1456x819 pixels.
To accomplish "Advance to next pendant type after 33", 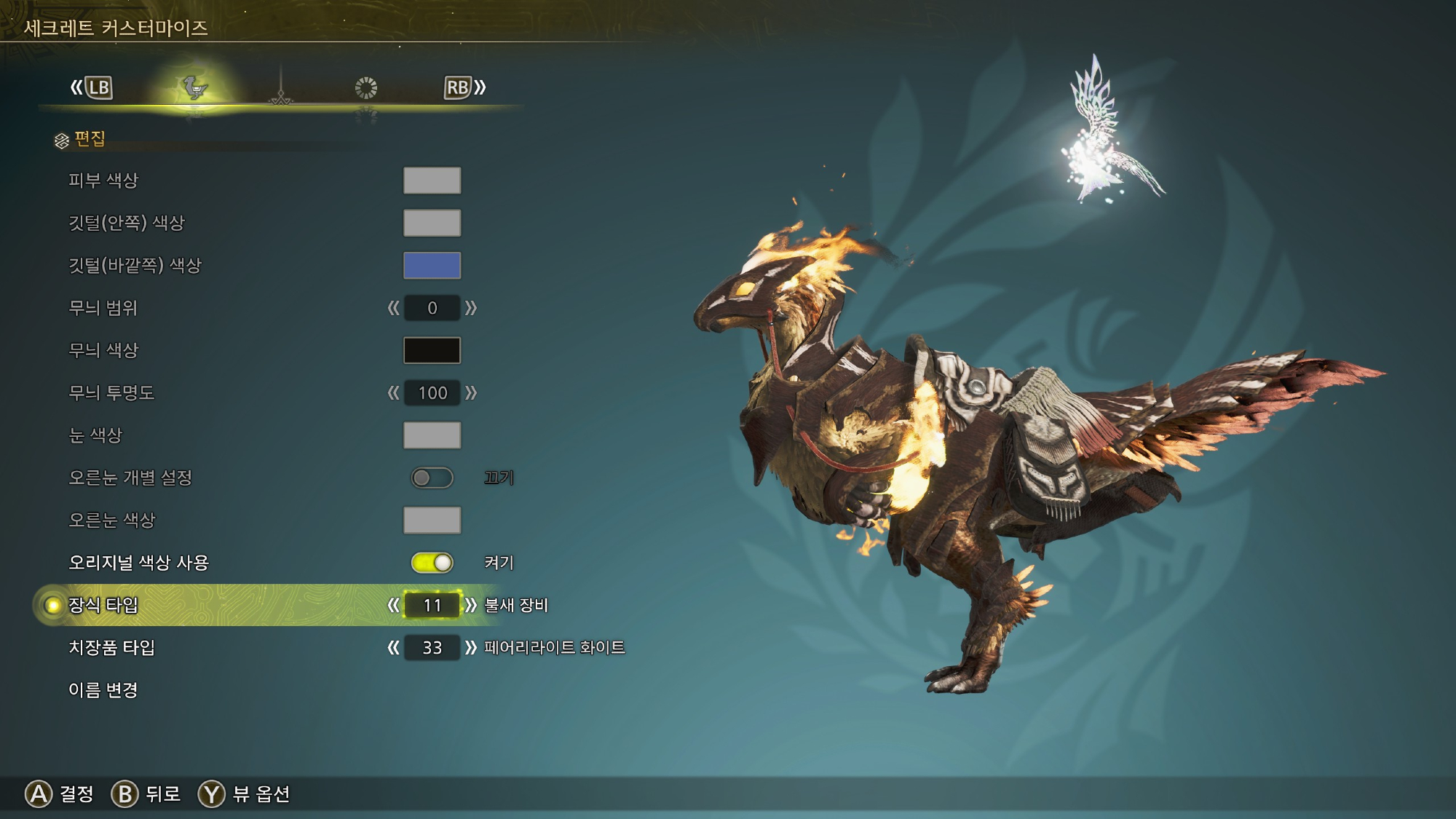I will (471, 648).
